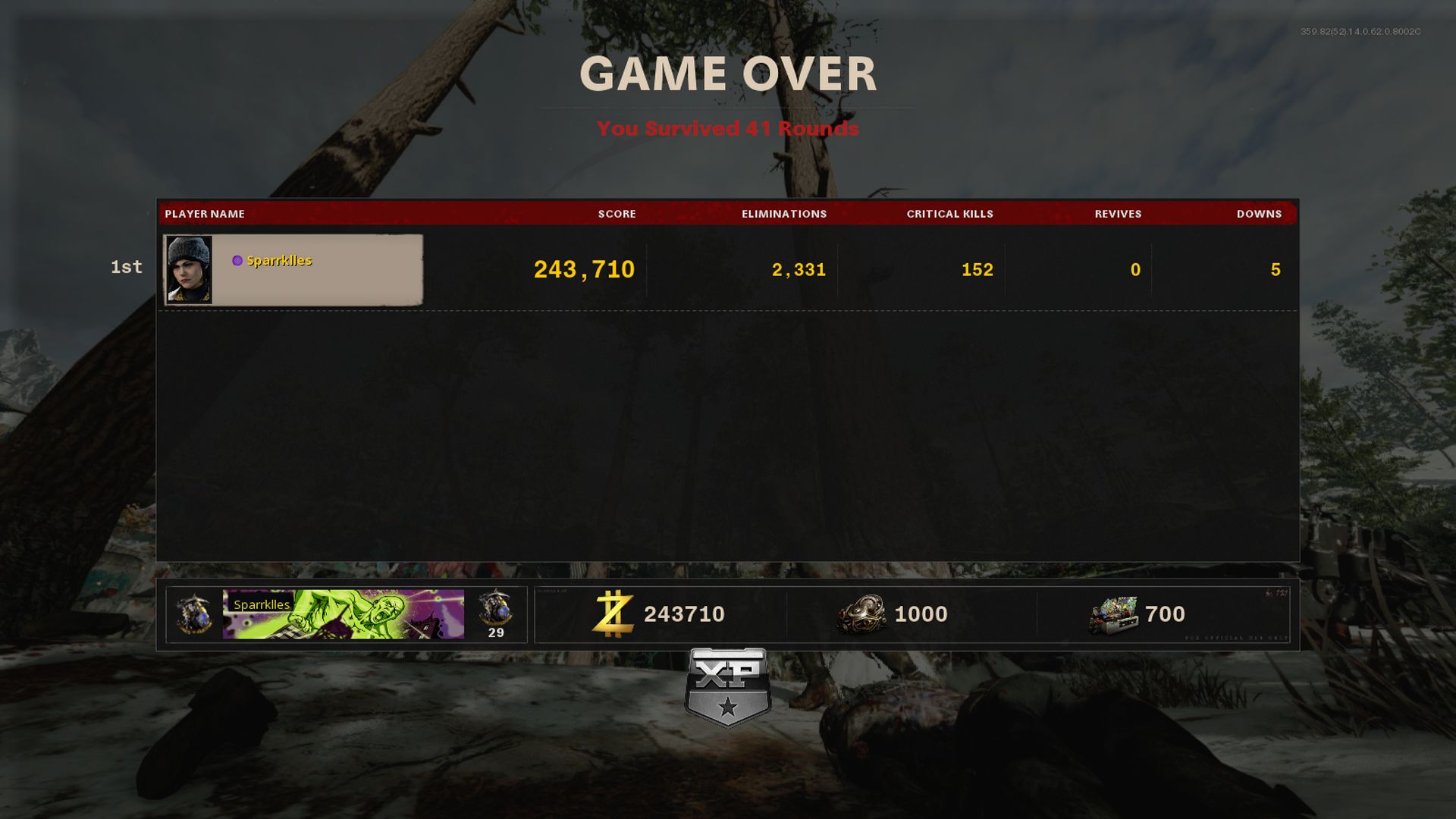
Task: Click the Sparrklles name label
Action: point(279,260)
